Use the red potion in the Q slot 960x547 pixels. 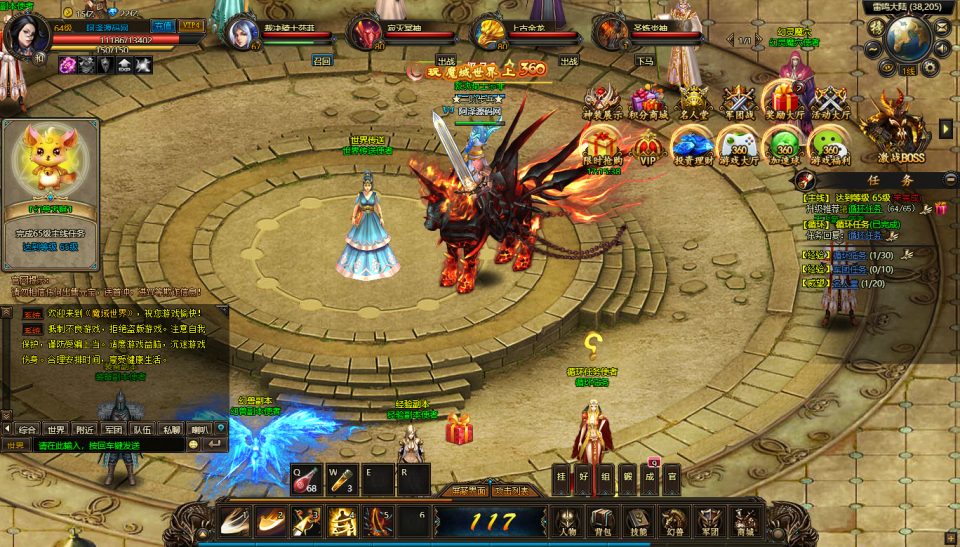(x=307, y=479)
